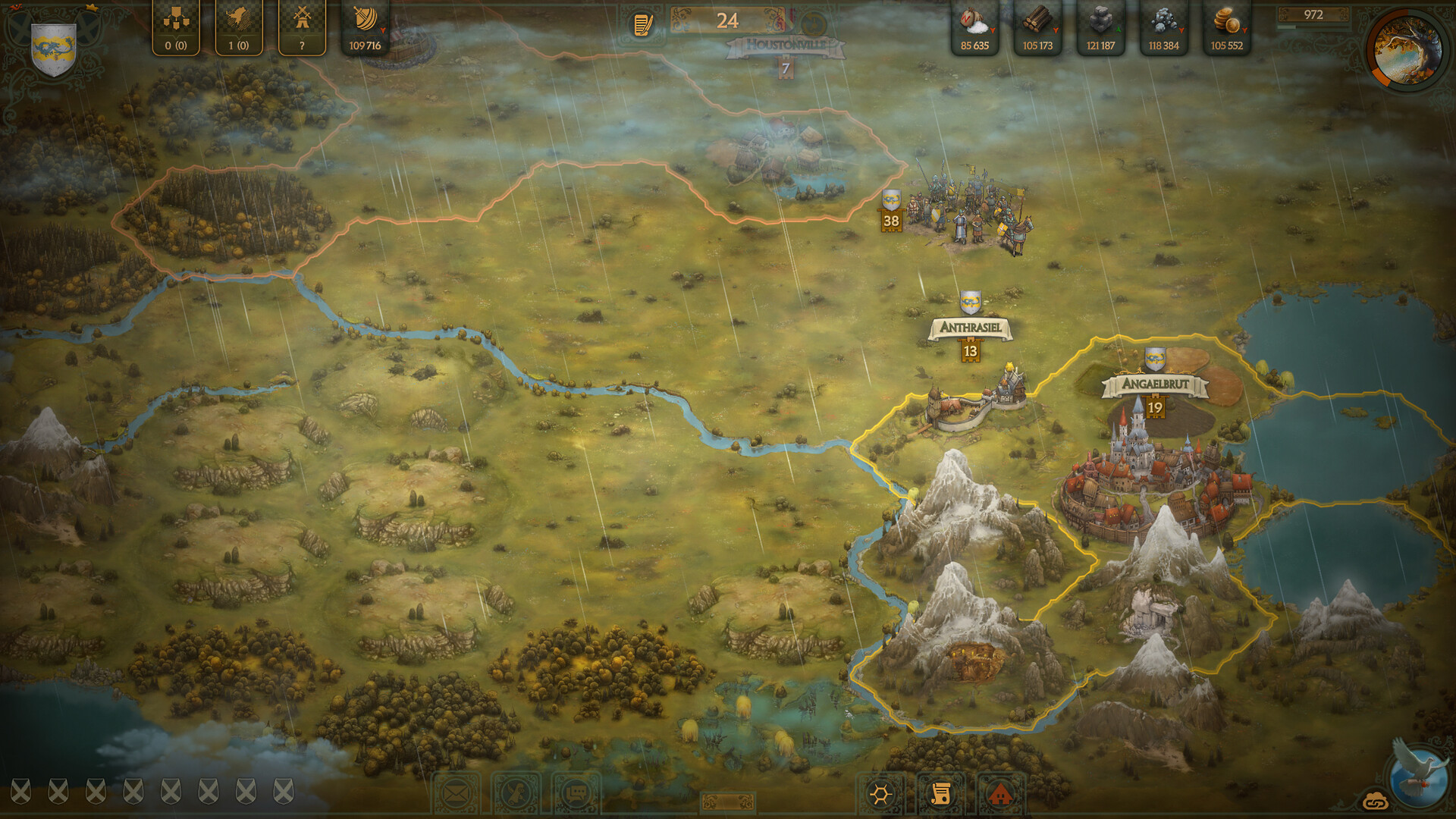
Task: Open the scroll quest log icon
Action: pos(941,793)
